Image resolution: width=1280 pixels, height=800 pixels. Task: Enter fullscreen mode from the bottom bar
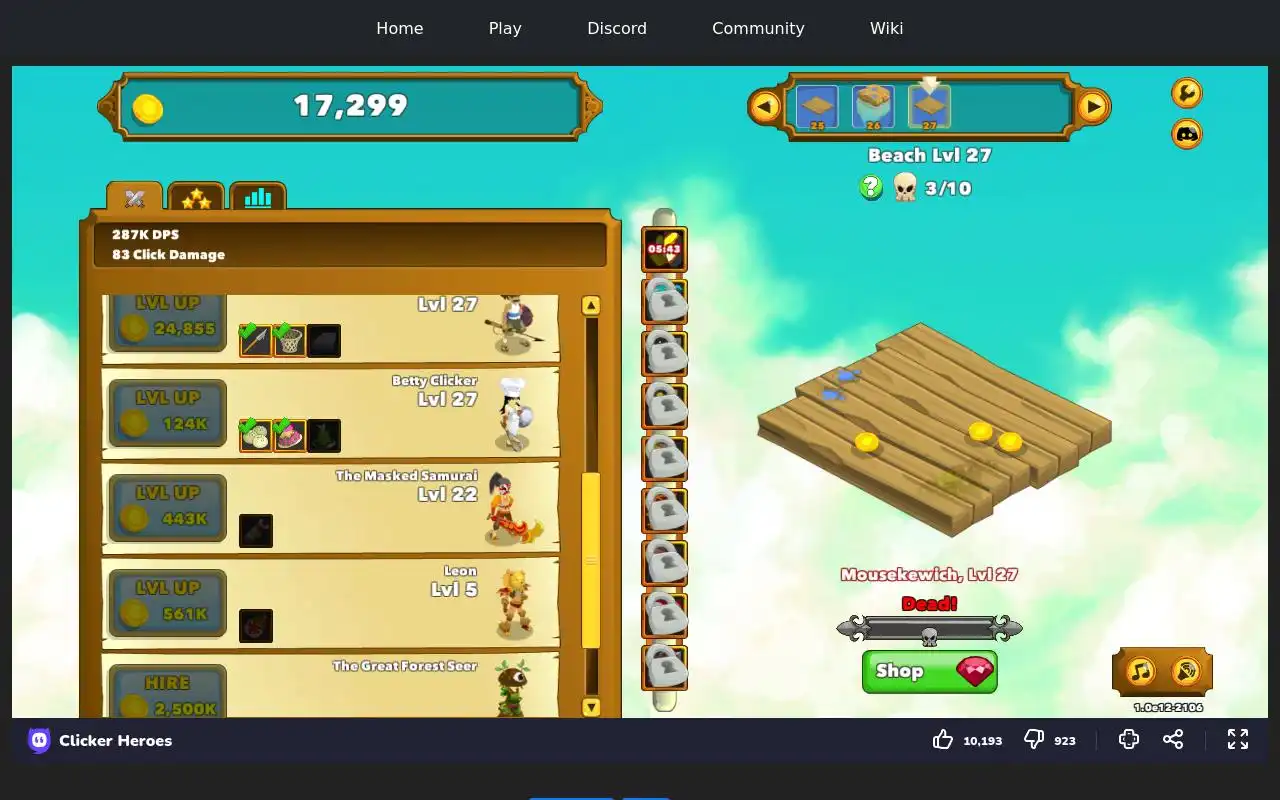point(1238,739)
